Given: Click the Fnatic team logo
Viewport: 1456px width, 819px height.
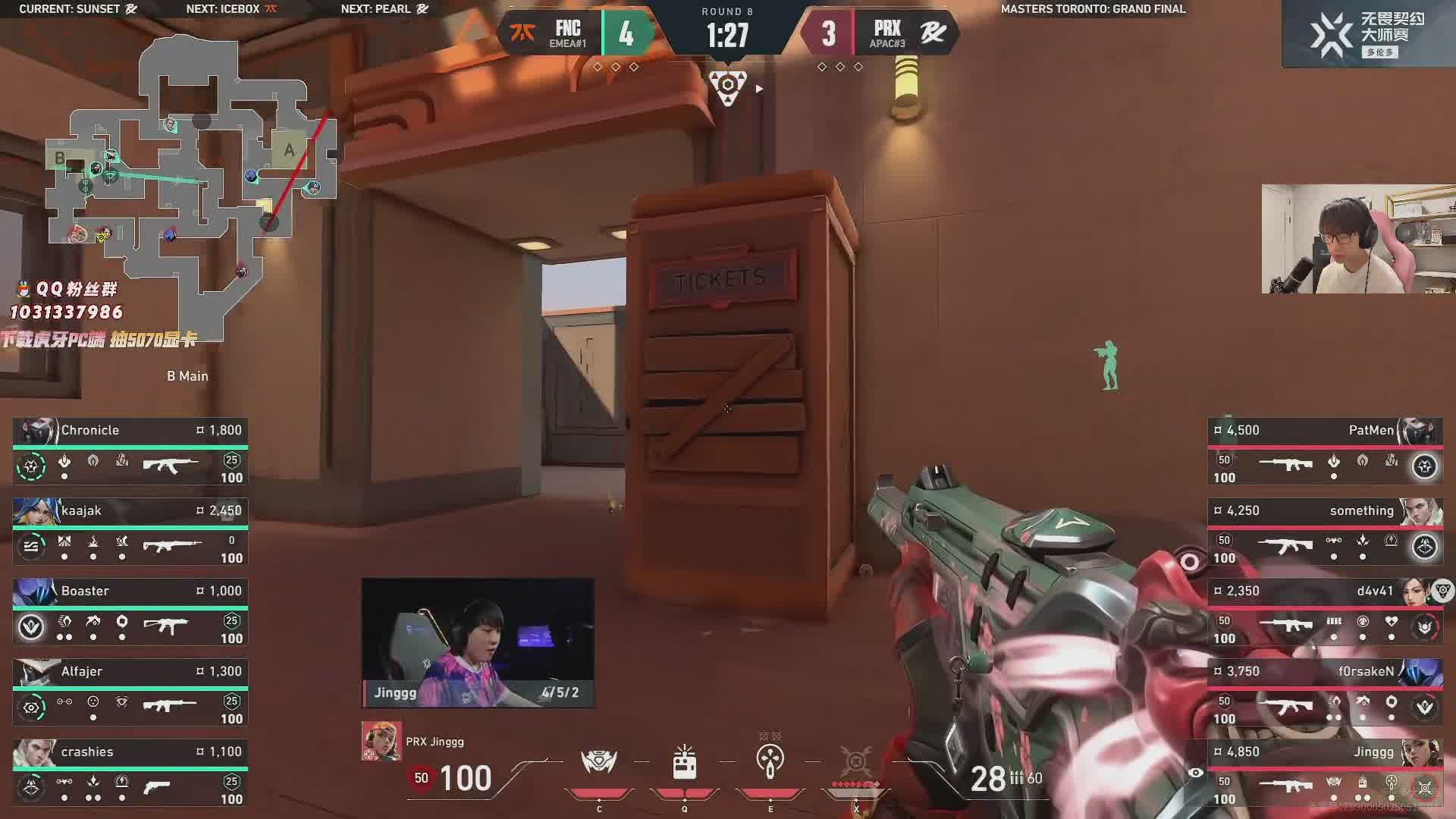Looking at the screenshot, I should [522, 33].
